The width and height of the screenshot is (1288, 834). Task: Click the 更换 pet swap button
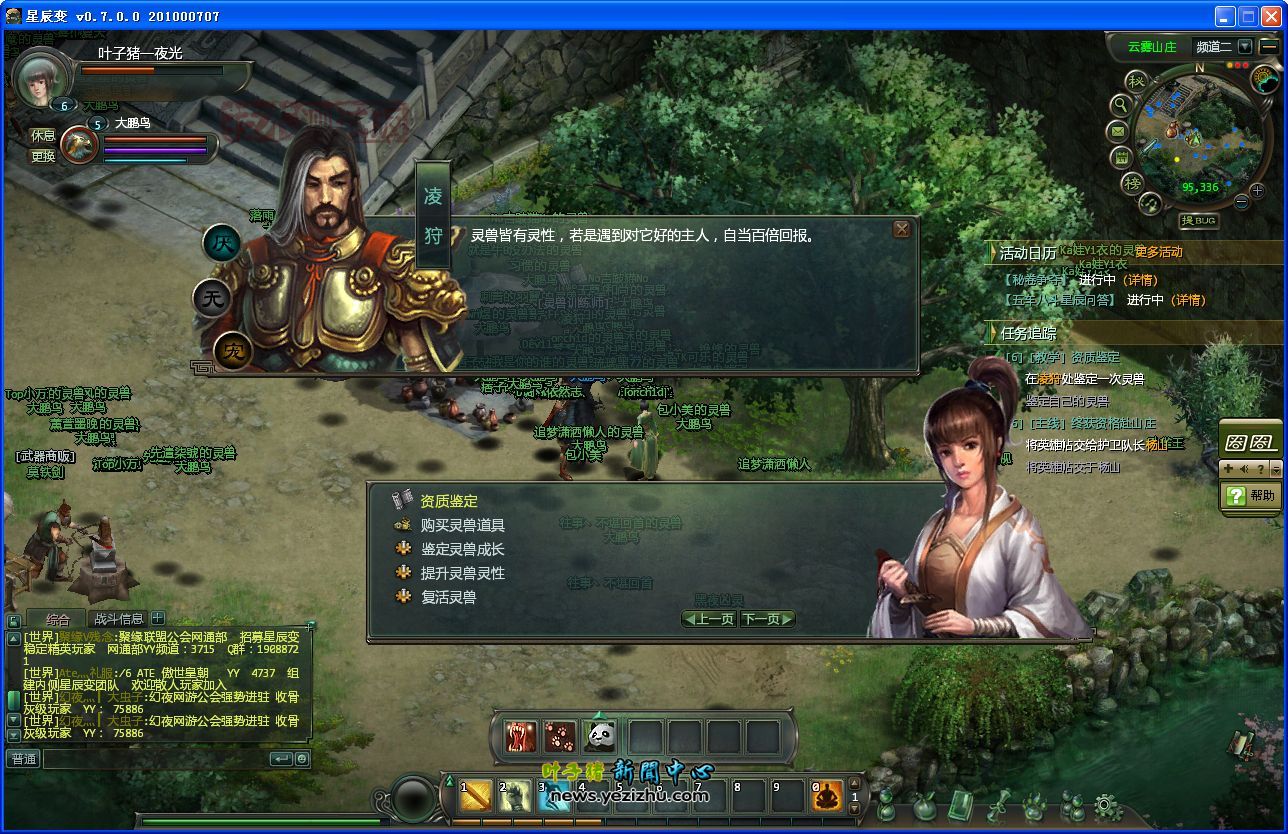tap(43, 156)
